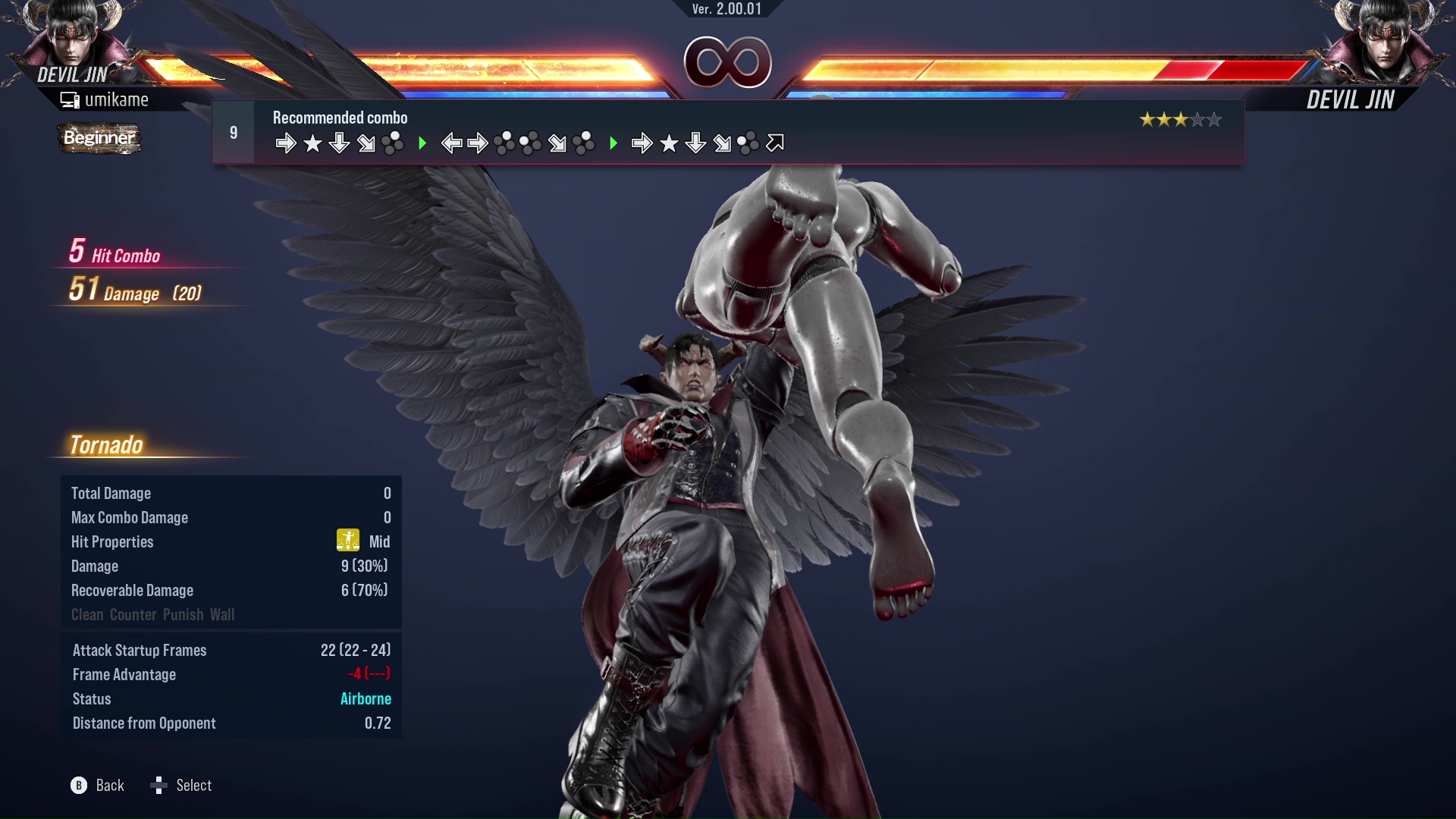Screen dimensions: 1456x819
Task: Switch to the Beginner rank badge
Action: point(99,138)
